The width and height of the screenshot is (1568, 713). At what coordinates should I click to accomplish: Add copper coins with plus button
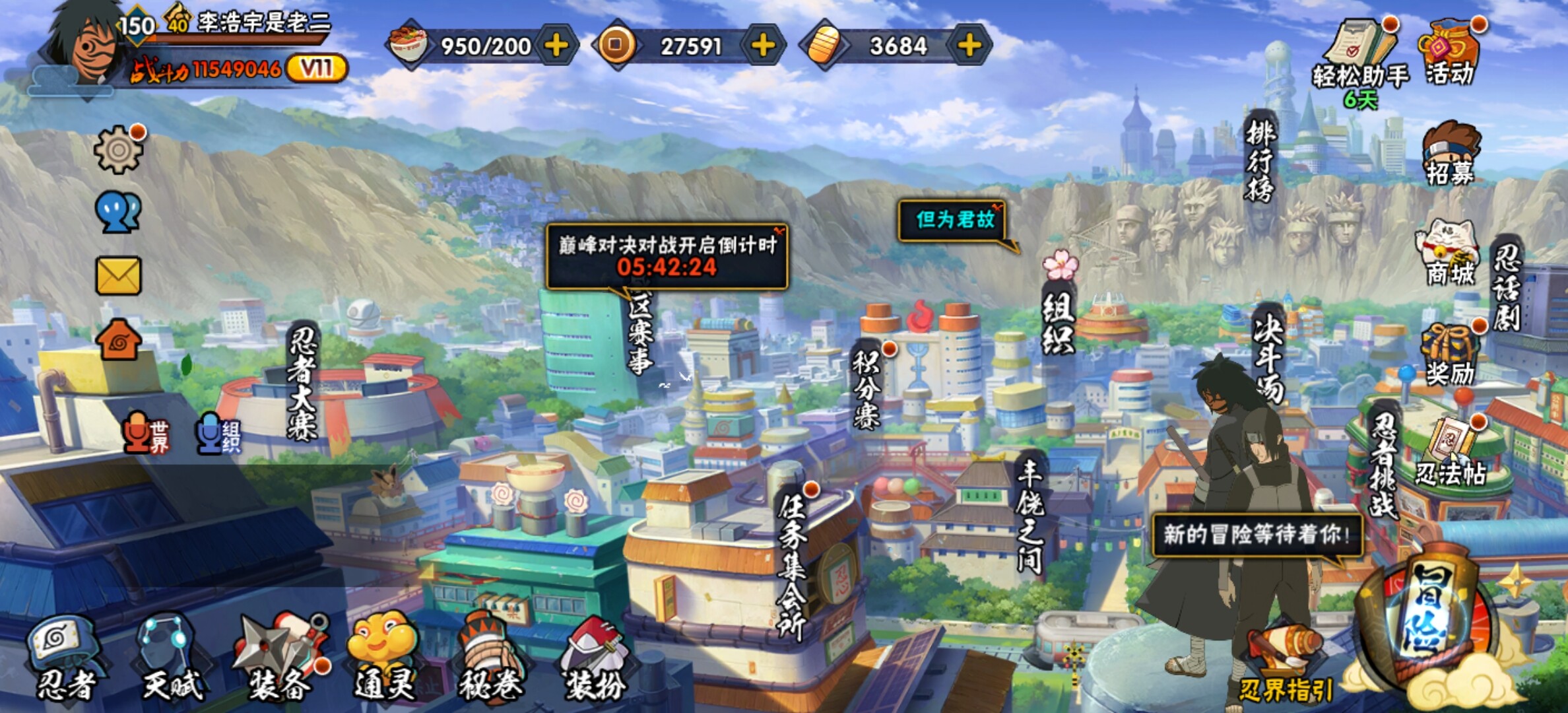click(x=763, y=46)
